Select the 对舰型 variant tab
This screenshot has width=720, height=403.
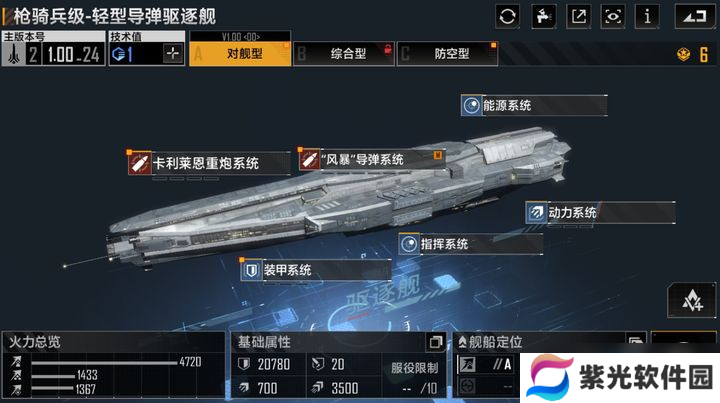(241, 54)
